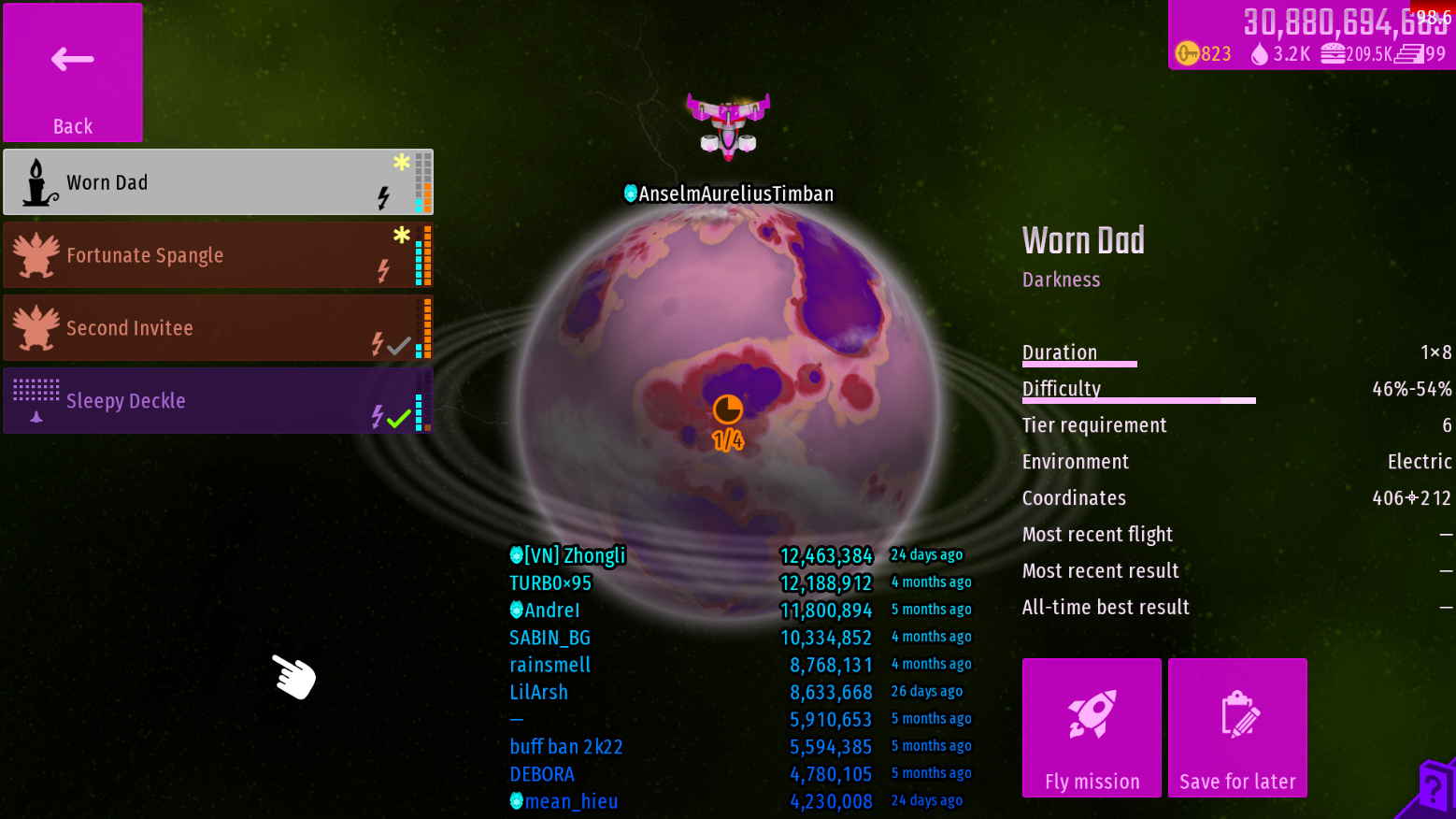
Task: Choose the Fortunate Spangle mission
Action: 218,255
